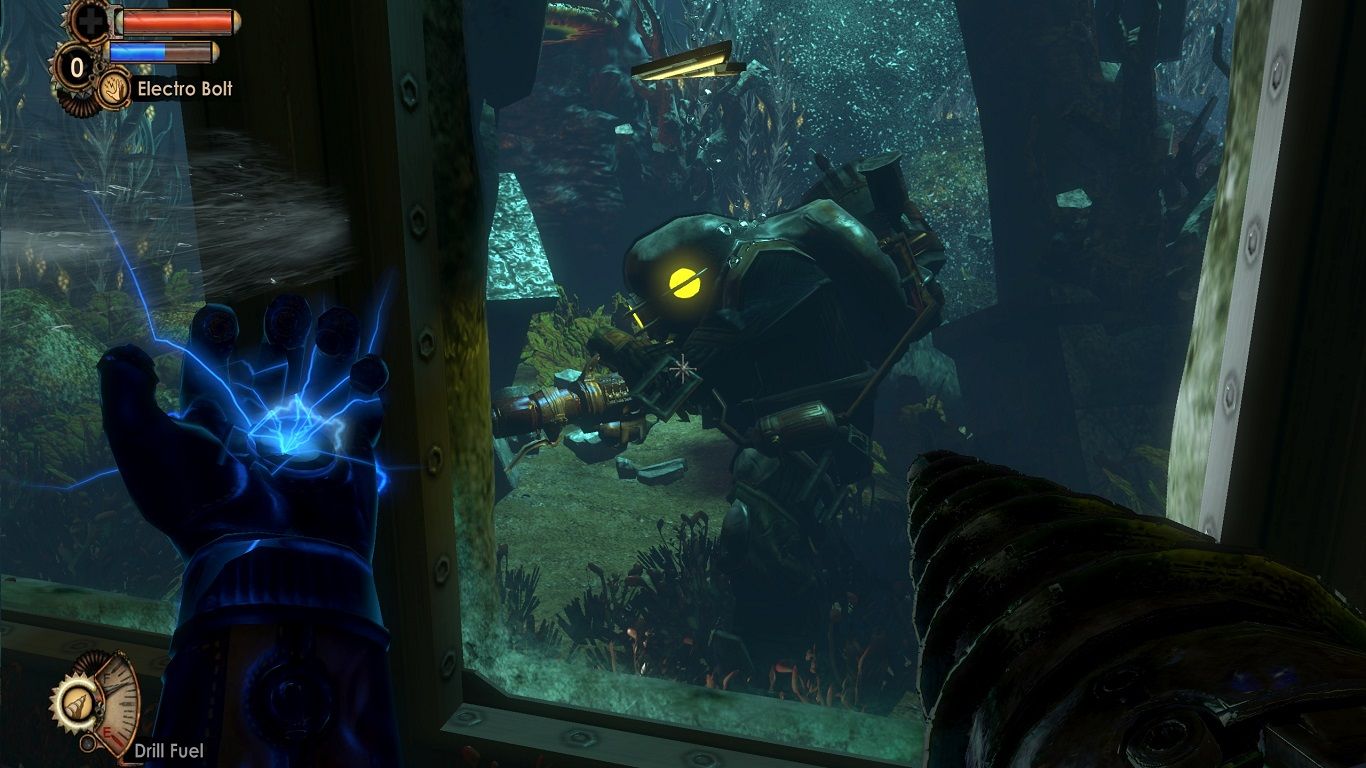Select the drill icon on the fuel gauge
This screenshot has width=1366, height=768.
[79, 706]
